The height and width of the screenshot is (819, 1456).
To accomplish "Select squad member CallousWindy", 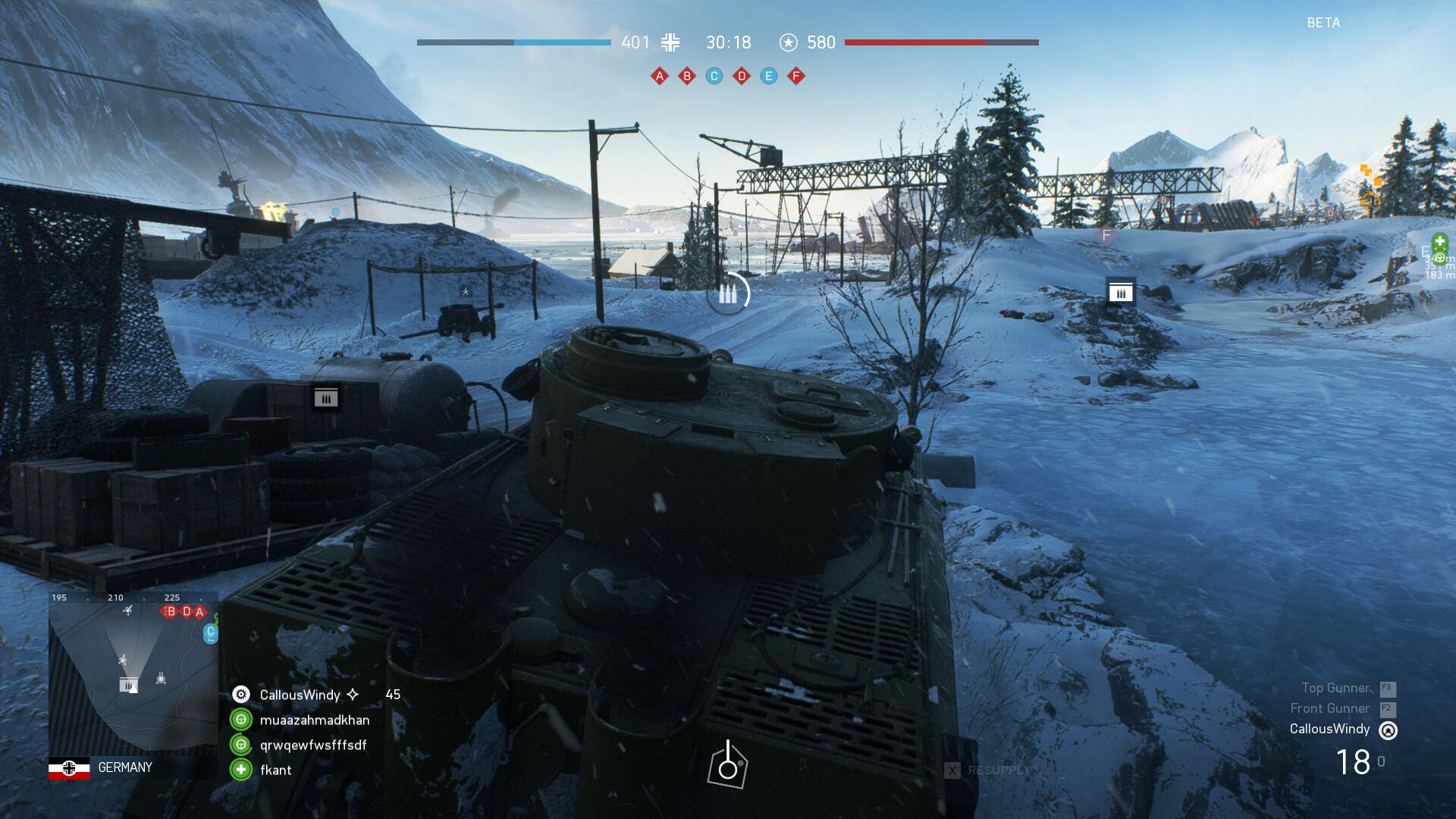I will (300, 695).
